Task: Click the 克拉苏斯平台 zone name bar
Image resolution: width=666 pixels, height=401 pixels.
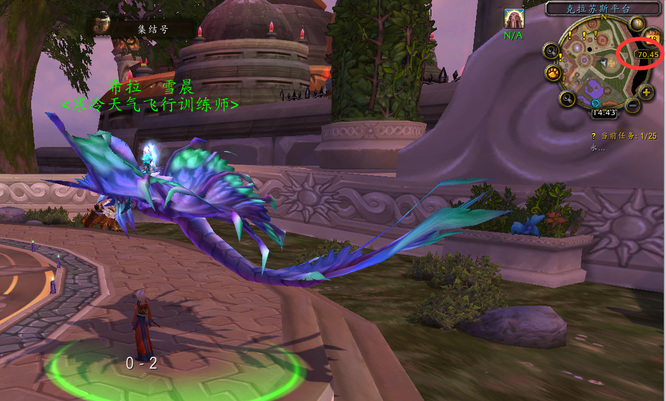Action: pyautogui.click(x=599, y=8)
